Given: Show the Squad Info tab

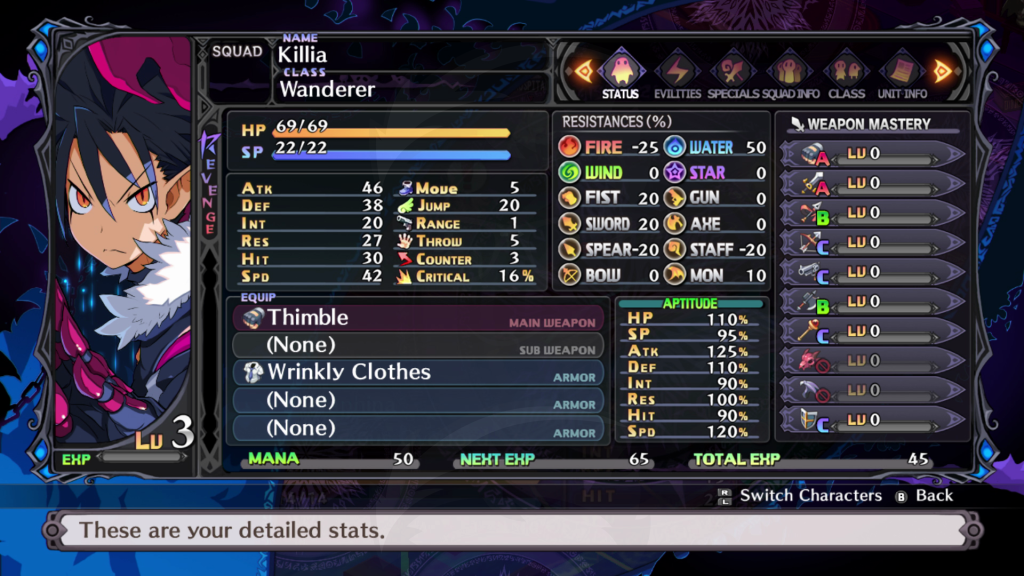Looking at the screenshot, I should 789,75.
